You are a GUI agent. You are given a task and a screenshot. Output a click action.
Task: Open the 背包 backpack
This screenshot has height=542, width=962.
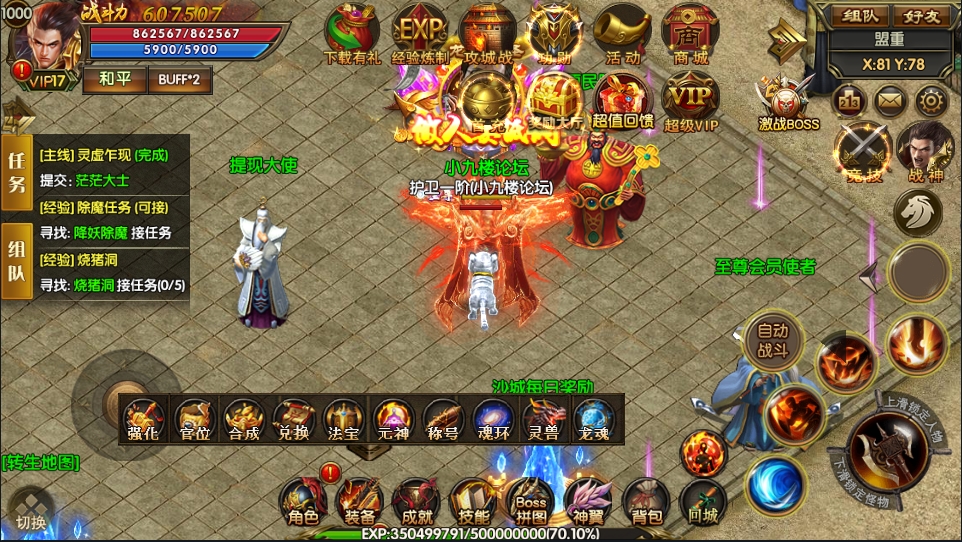pyautogui.click(x=646, y=501)
